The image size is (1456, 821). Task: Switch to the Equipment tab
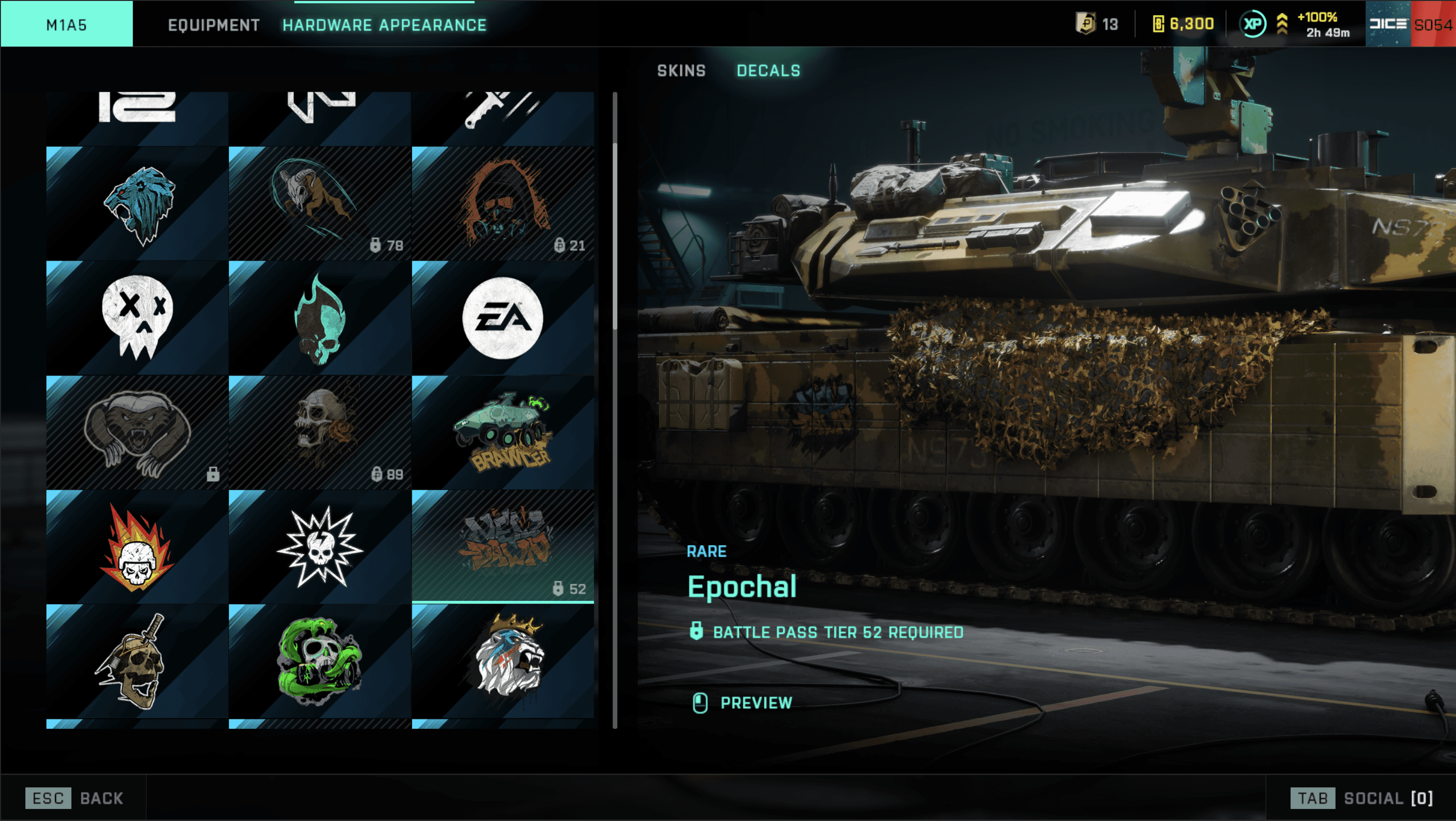214,25
